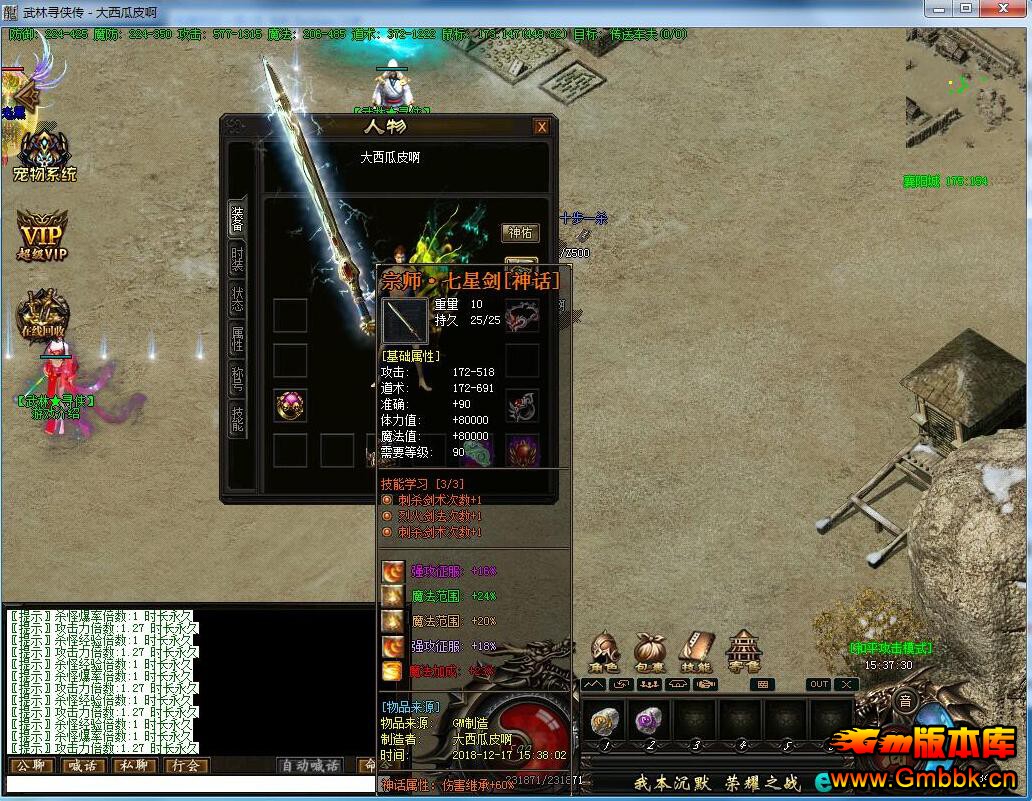This screenshot has height=801, width=1032.
Task: Click the 神佑 button
Action: (x=520, y=233)
